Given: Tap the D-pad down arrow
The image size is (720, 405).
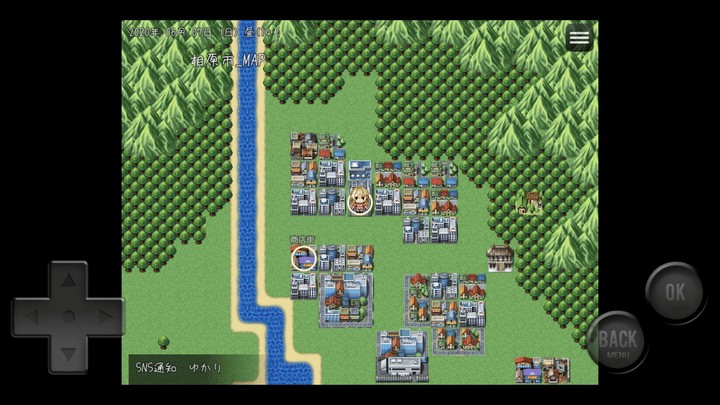Looking at the screenshot, I should point(68,352).
